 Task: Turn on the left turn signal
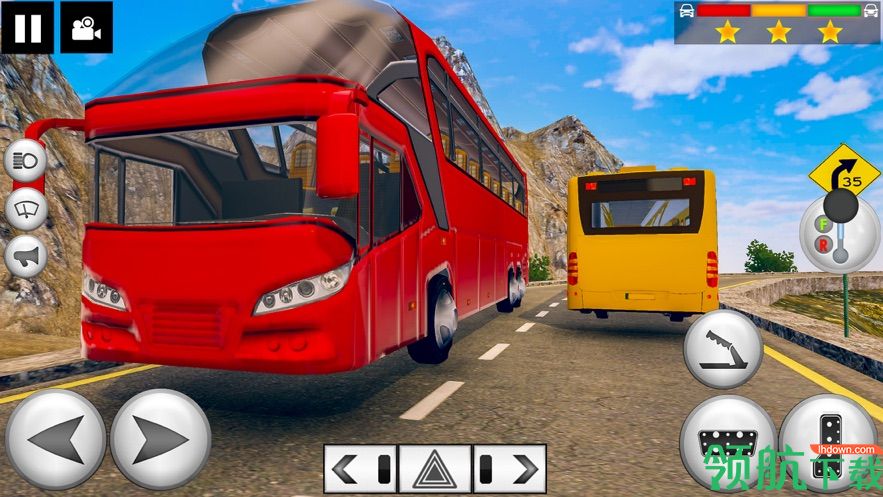[361, 468]
